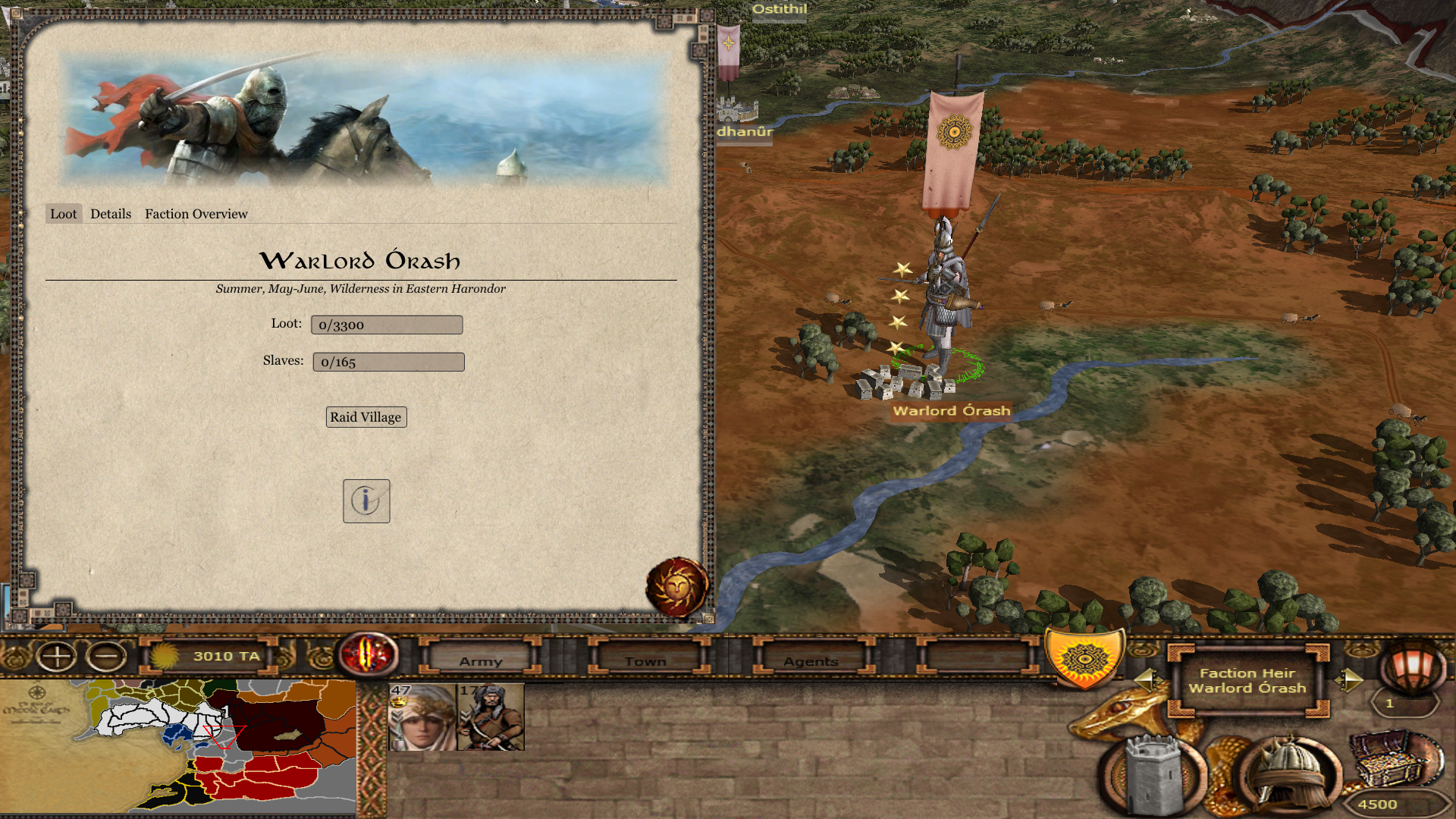
Task: Close the scroll with the sun emblem button
Action: coord(676,588)
